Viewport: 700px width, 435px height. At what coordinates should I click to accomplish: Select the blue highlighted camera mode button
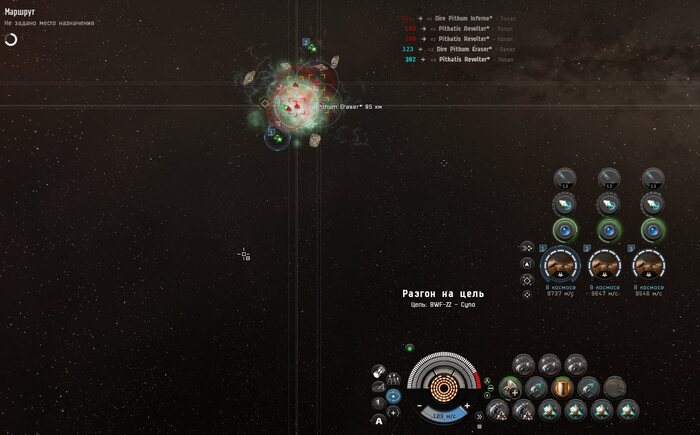[393, 396]
